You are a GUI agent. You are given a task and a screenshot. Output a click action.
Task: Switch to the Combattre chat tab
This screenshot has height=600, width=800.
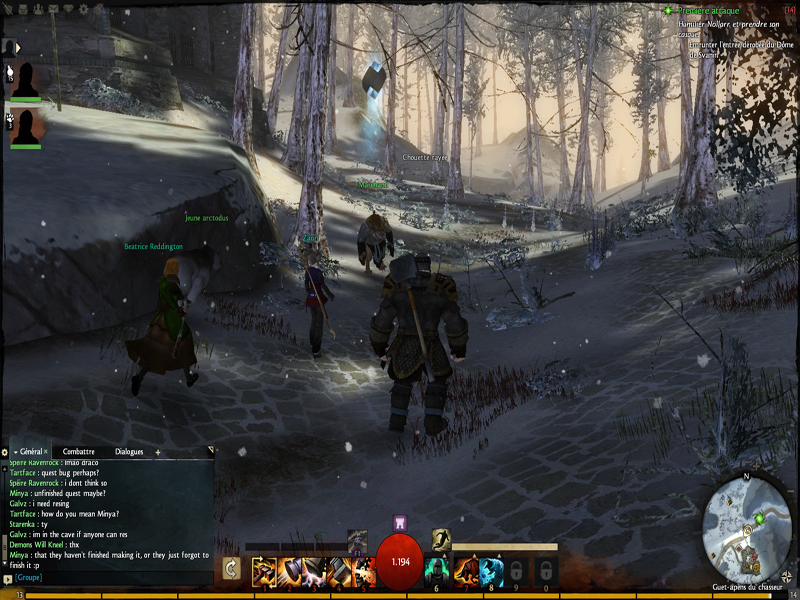coord(78,452)
